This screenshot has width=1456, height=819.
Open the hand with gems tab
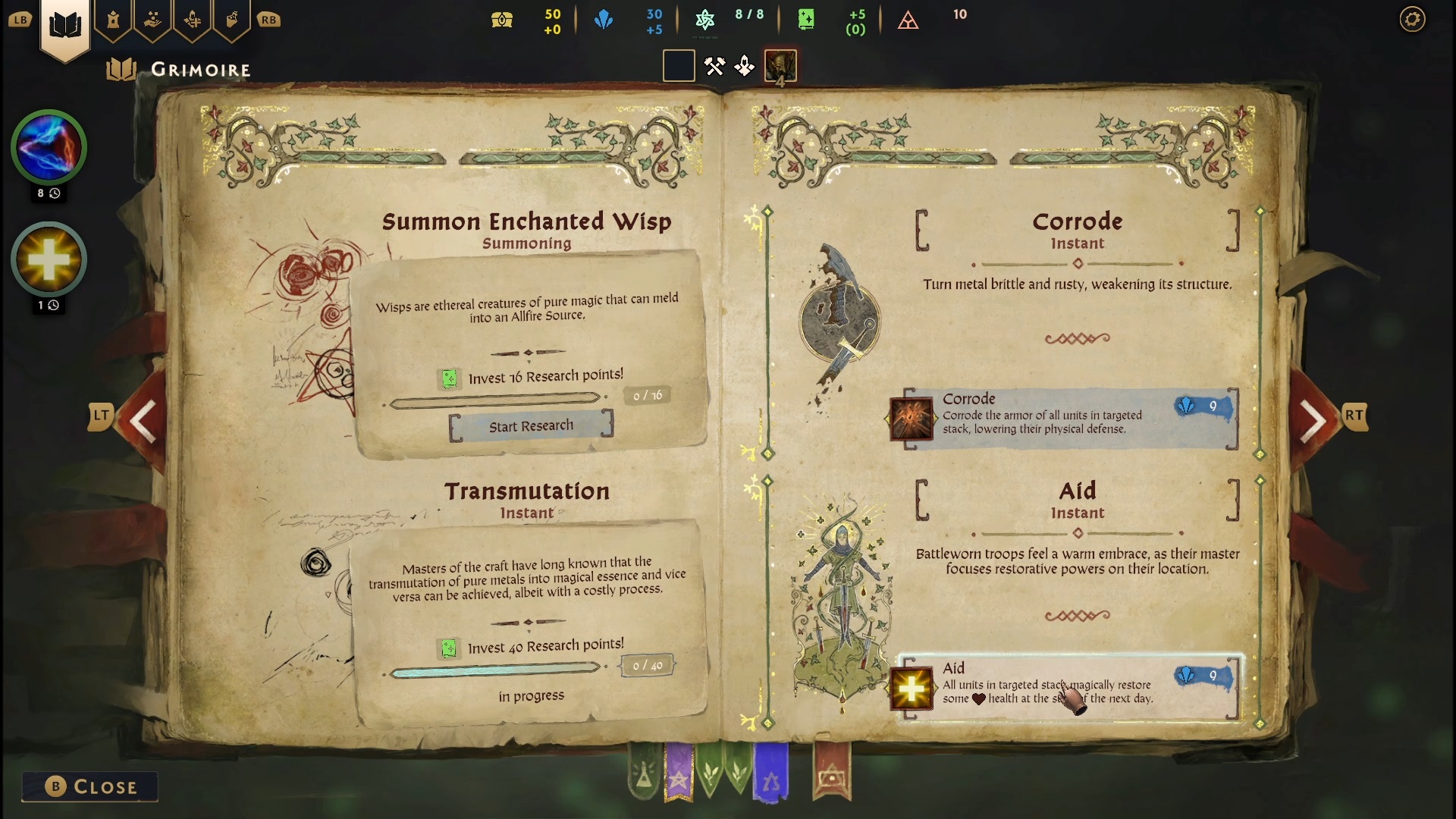click(x=153, y=20)
